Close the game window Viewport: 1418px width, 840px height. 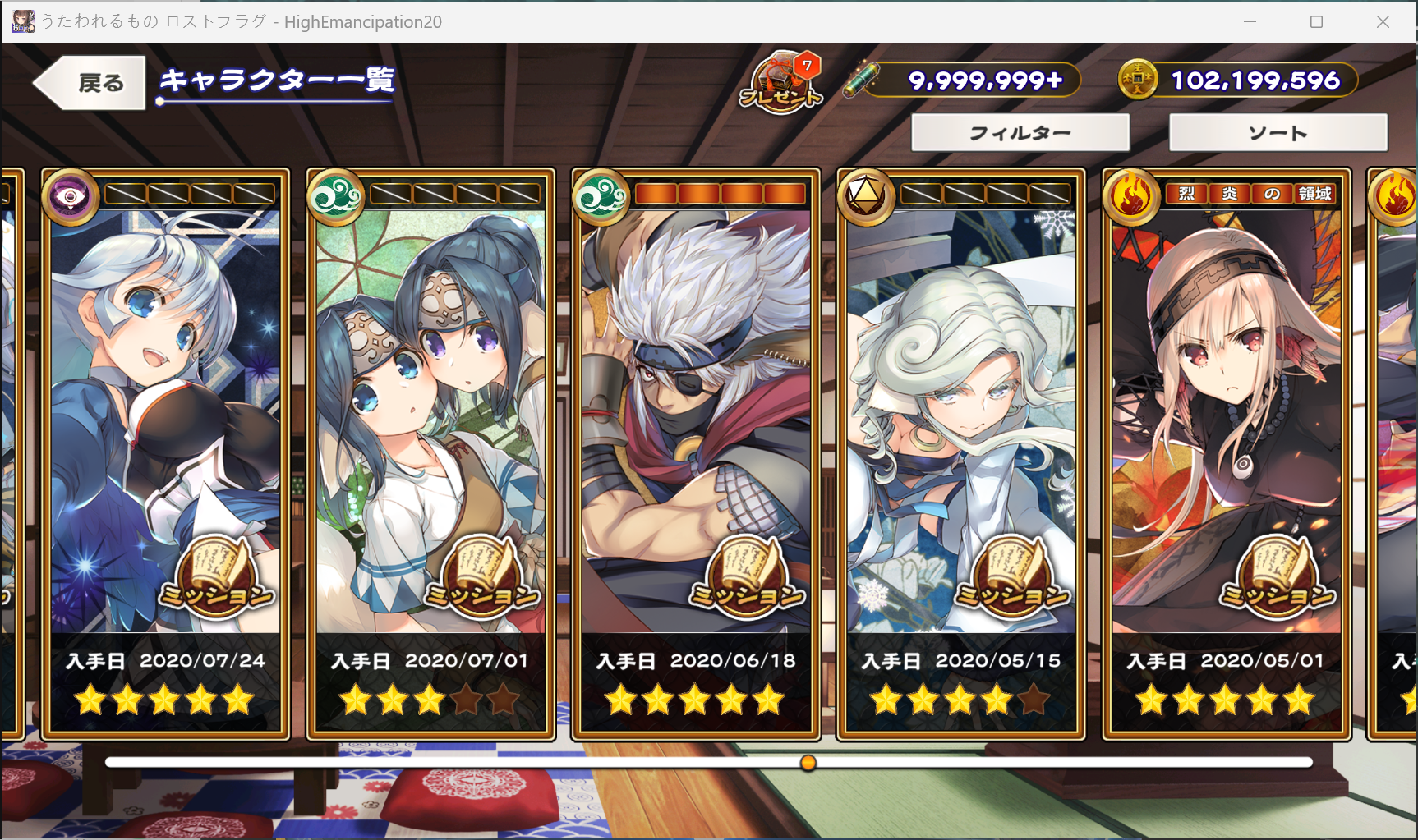click(x=1383, y=22)
